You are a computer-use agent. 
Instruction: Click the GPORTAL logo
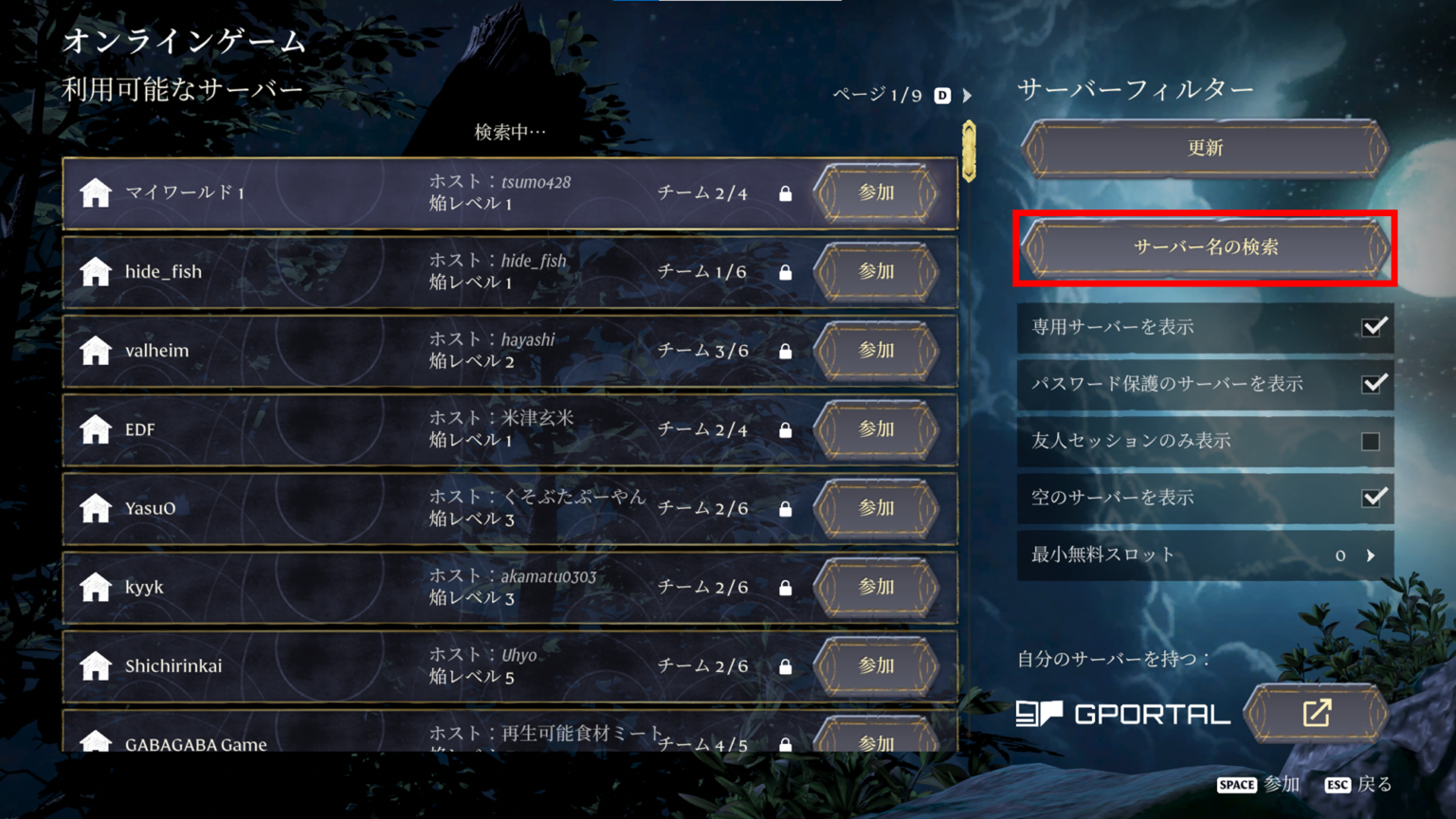coord(1123,715)
